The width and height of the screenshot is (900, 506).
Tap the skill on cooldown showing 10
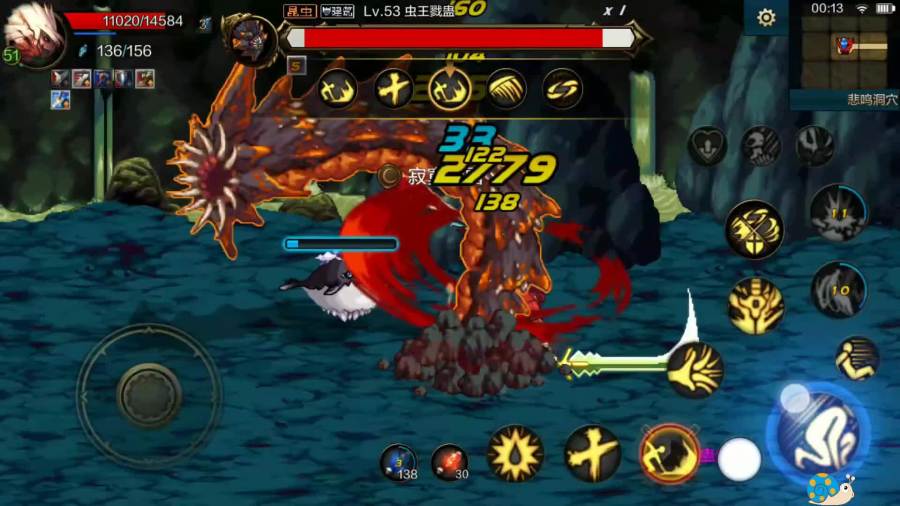pos(838,290)
